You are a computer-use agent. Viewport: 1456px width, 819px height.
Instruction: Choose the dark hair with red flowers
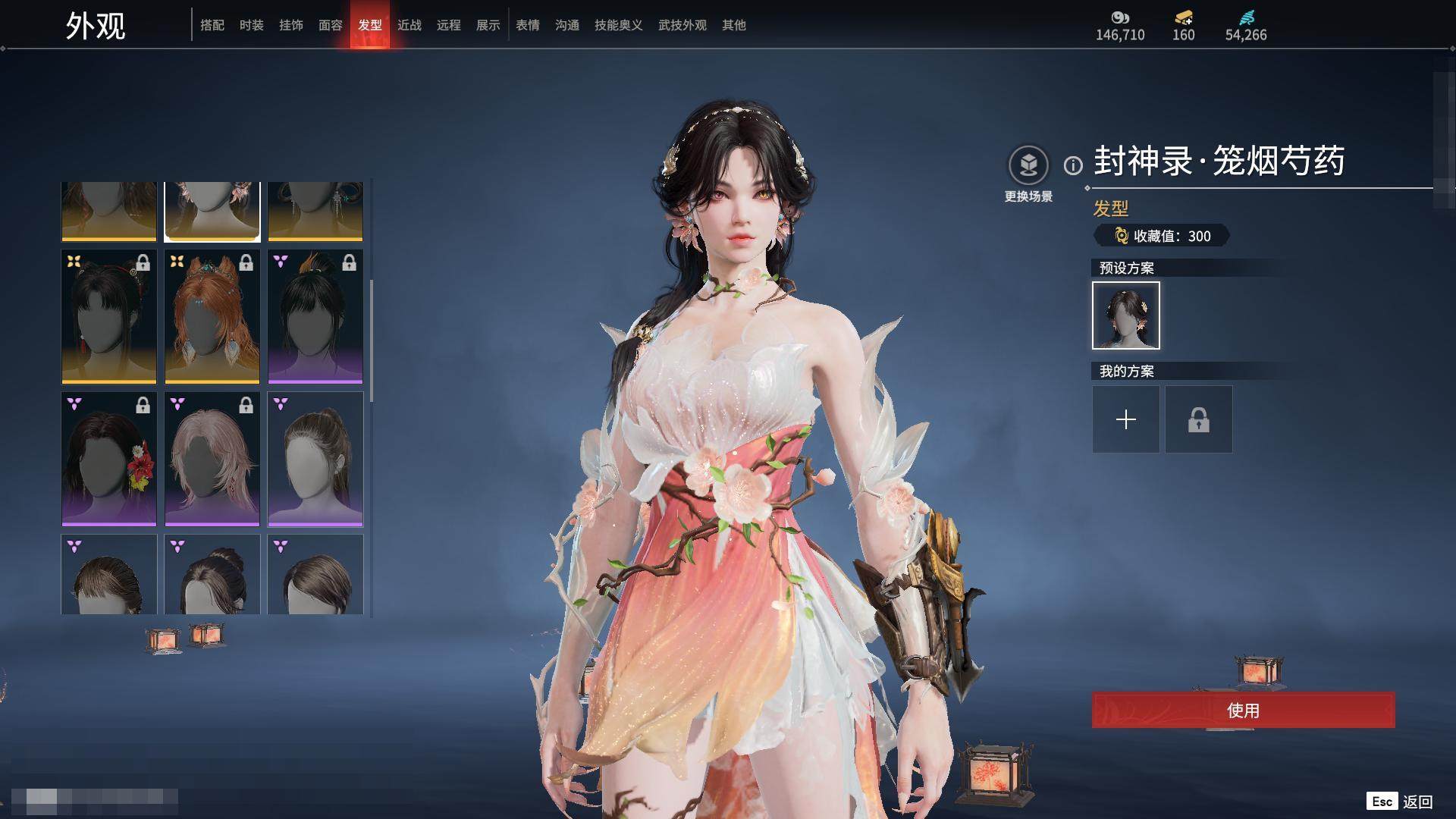[108, 459]
